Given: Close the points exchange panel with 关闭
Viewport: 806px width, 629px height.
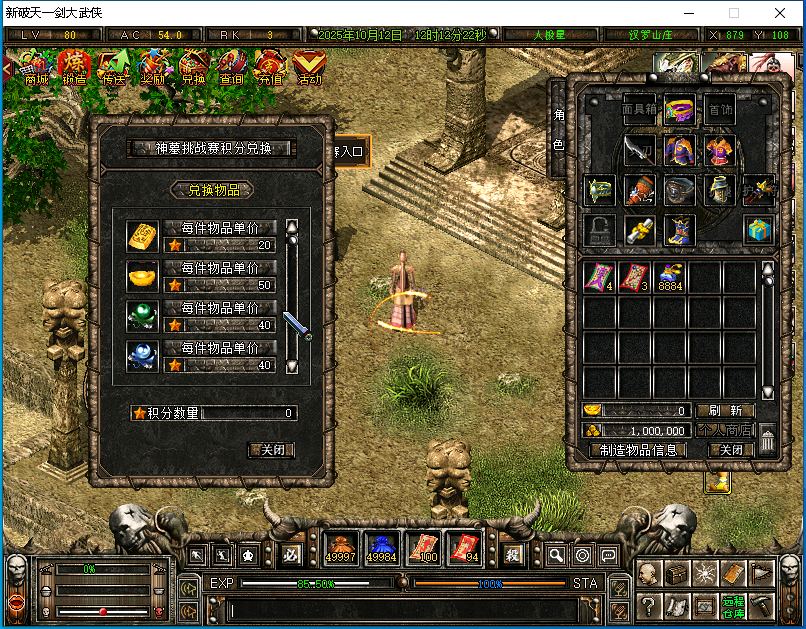Looking at the screenshot, I should [270, 450].
